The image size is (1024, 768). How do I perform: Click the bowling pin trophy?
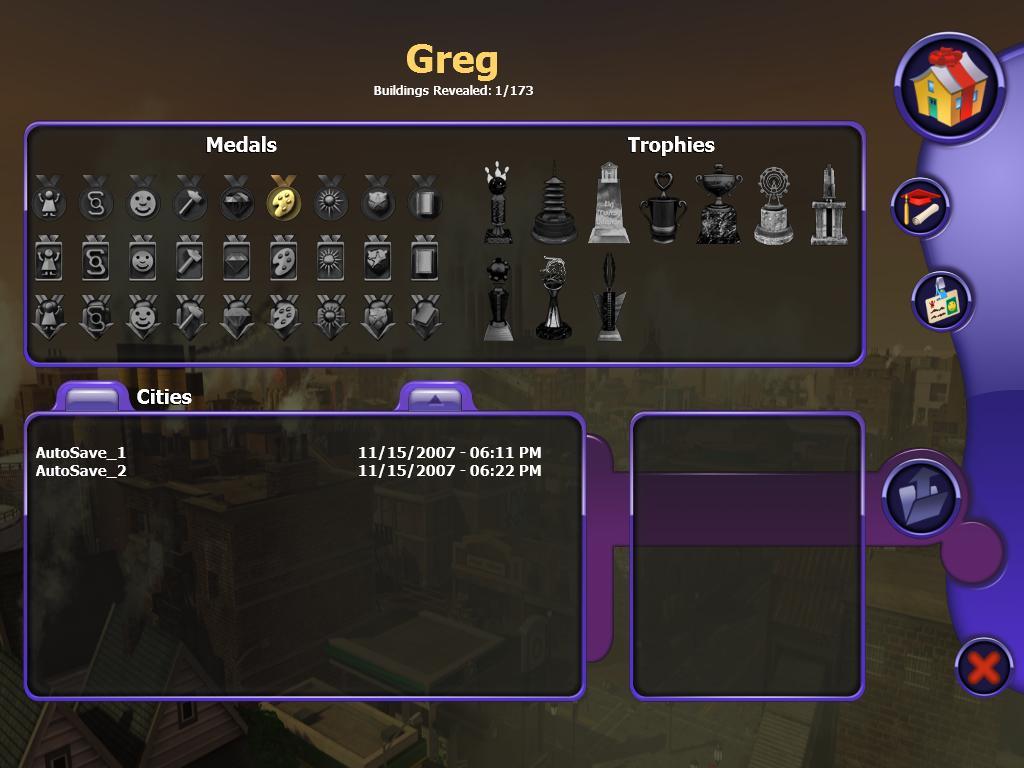(x=498, y=204)
